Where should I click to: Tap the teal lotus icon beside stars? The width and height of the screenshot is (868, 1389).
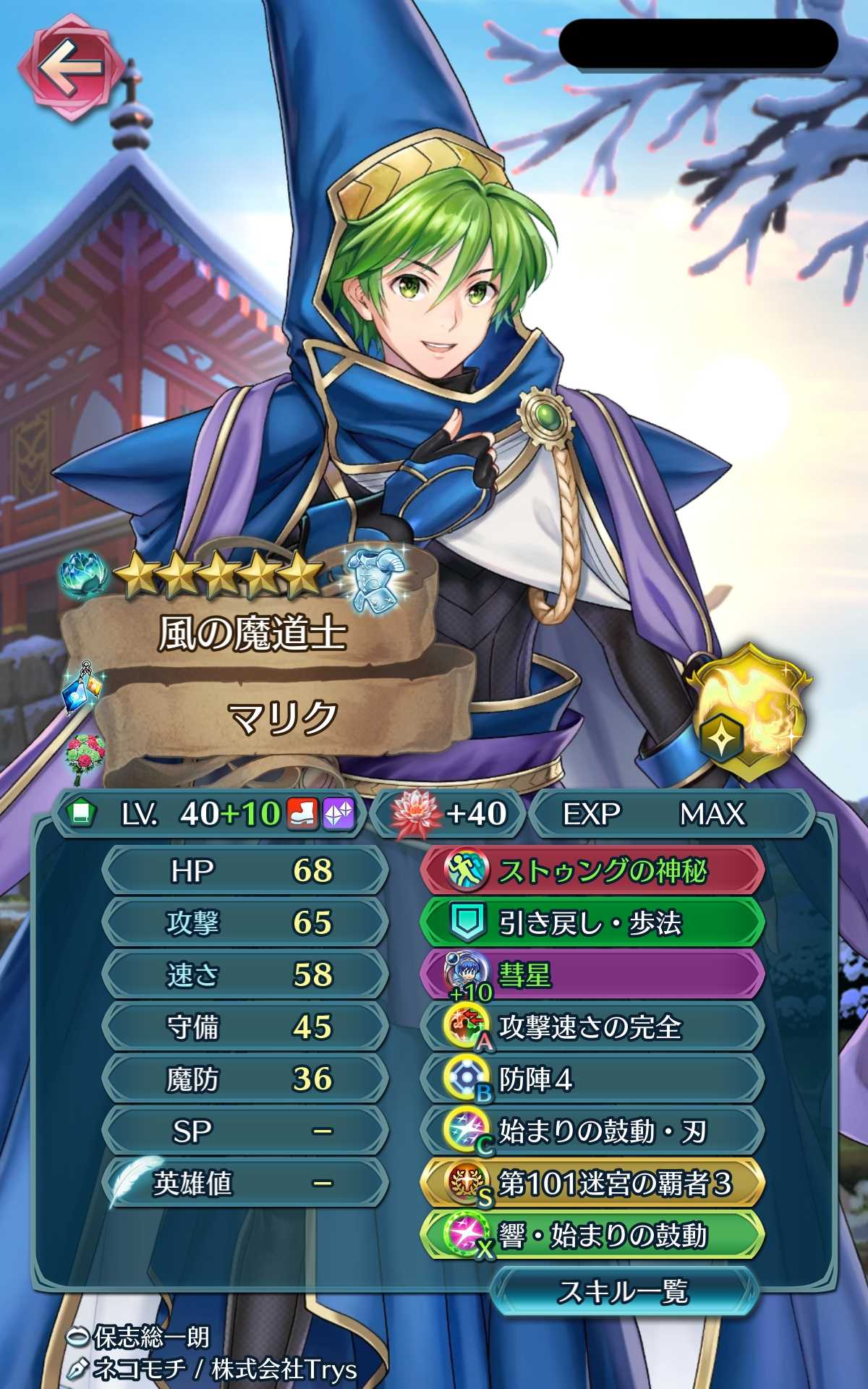(x=85, y=577)
